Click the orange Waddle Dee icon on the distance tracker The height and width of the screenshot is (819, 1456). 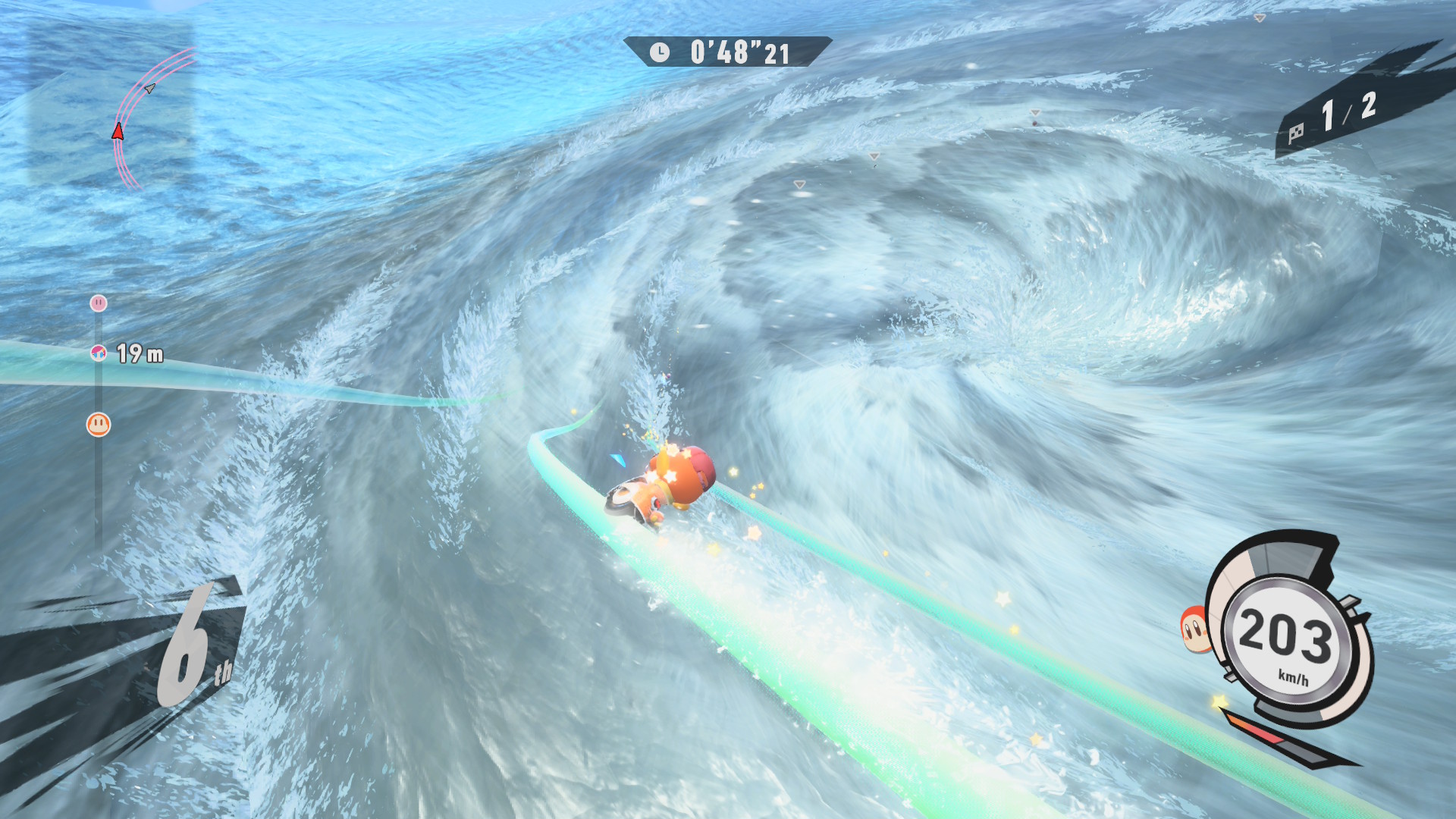99,424
